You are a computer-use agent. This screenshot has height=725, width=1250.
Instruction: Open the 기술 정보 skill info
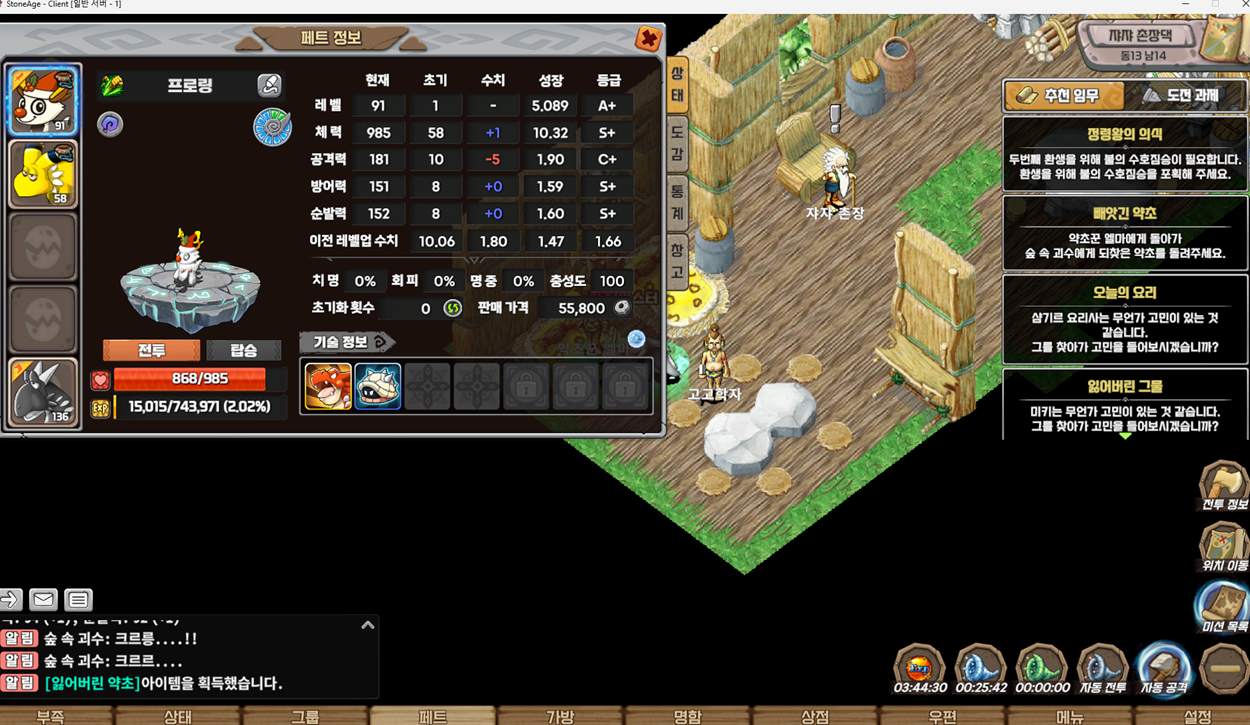(346, 342)
